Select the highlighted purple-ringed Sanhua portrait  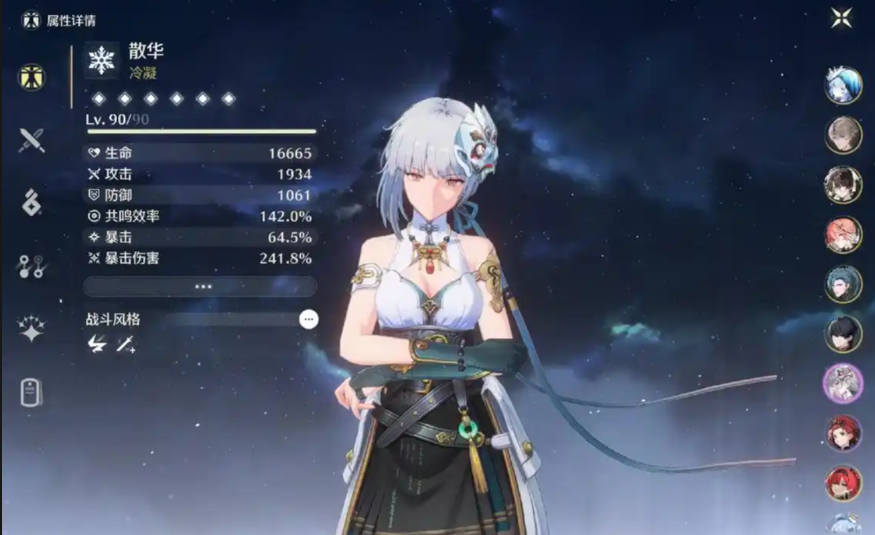[x=843, y=383]
